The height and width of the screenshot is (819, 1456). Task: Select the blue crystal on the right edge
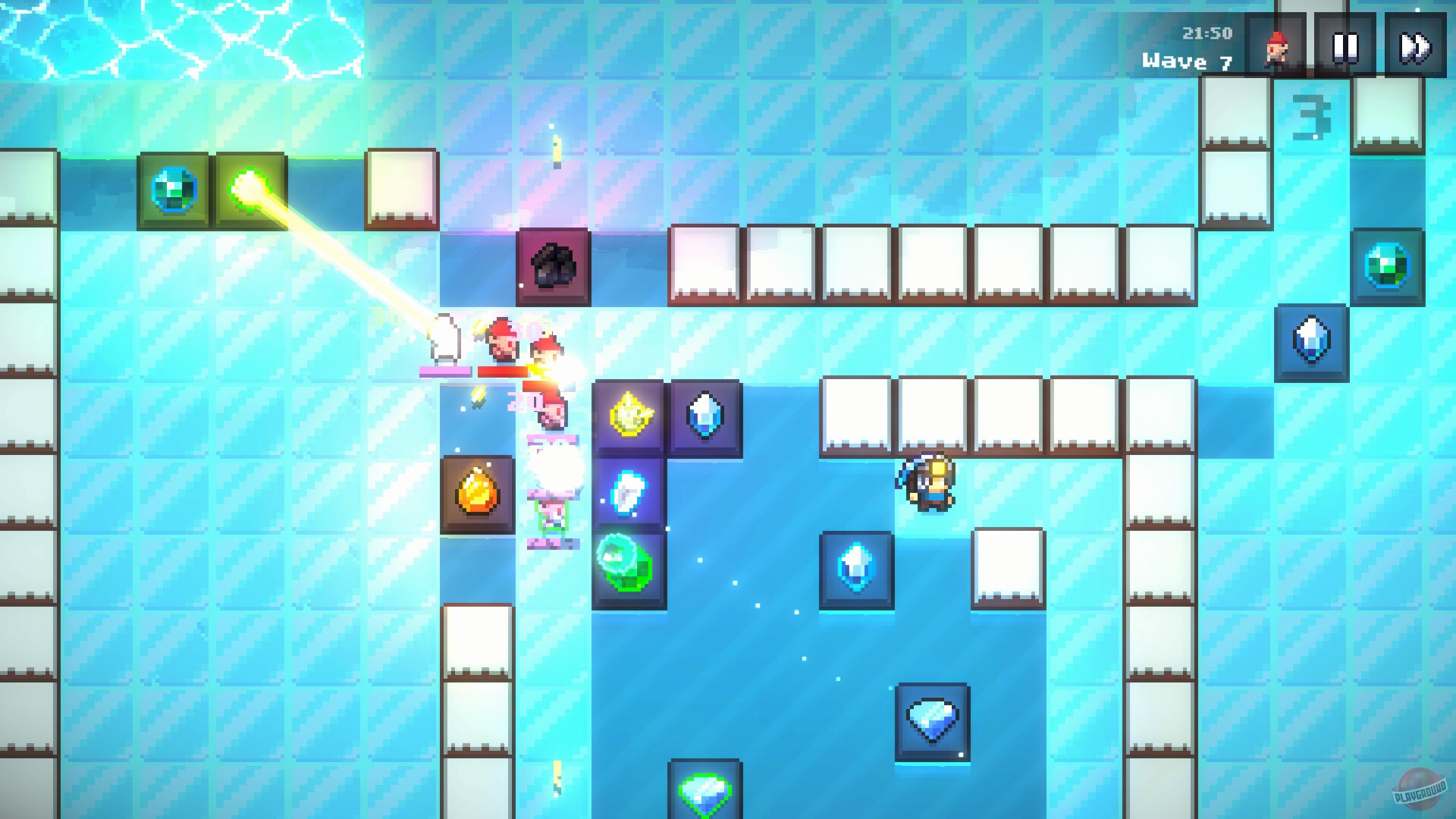click(x=1311, y=342)
